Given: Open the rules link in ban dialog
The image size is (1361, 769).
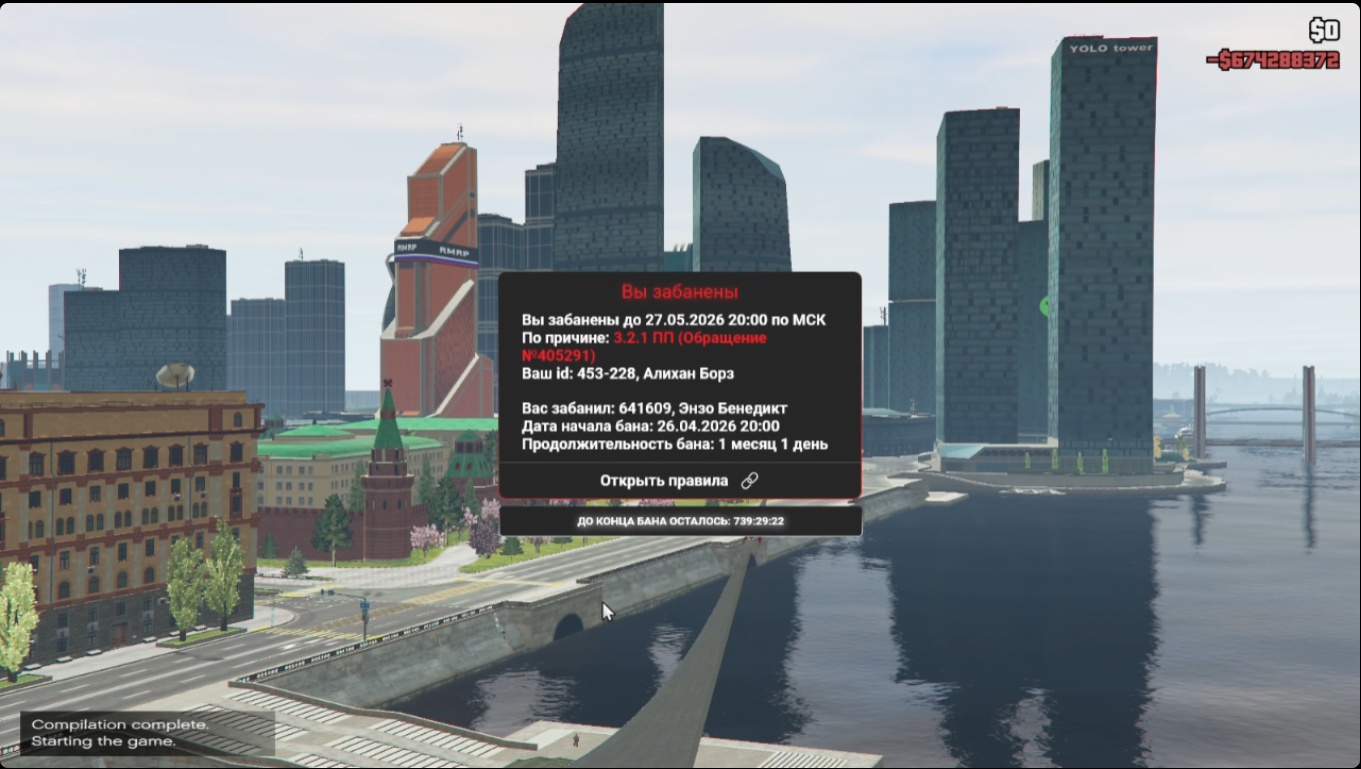Looking at the screenshot, I should point(678,481).
